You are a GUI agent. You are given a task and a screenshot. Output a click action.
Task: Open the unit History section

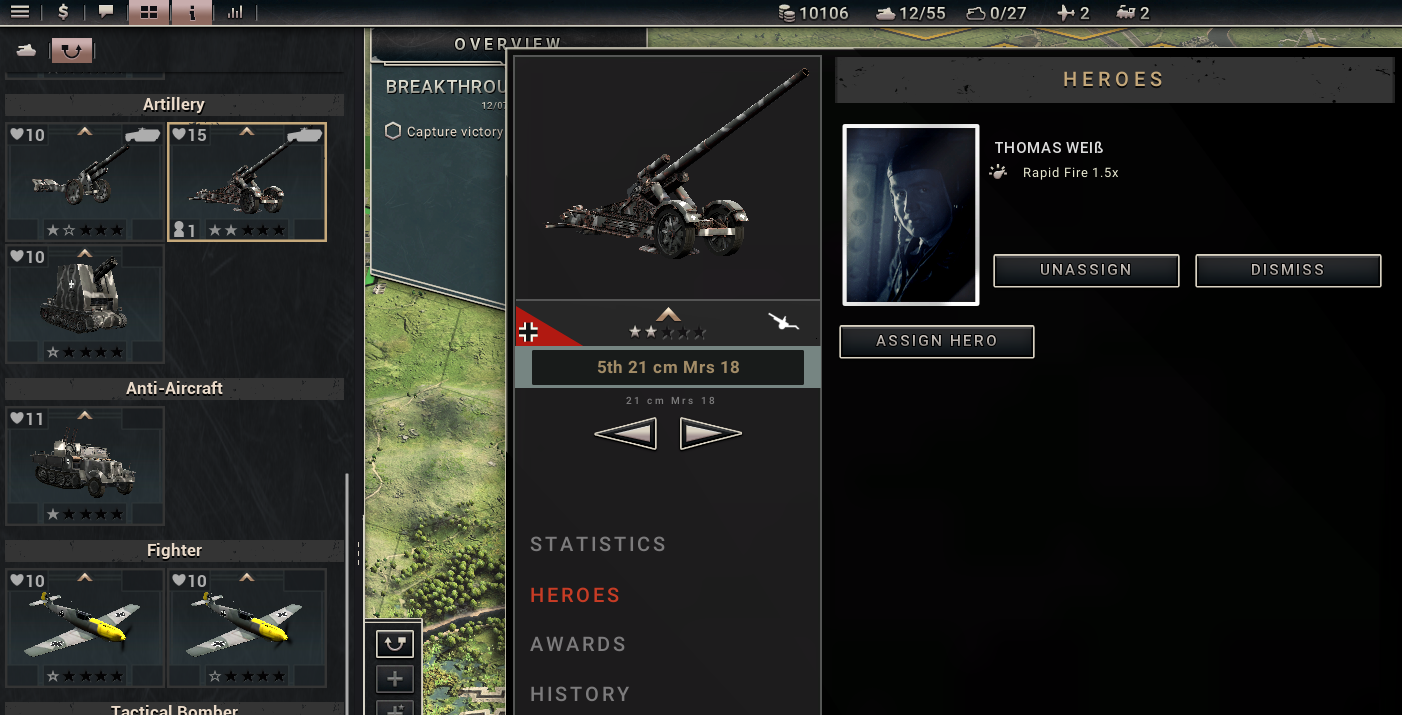[580, 694]
